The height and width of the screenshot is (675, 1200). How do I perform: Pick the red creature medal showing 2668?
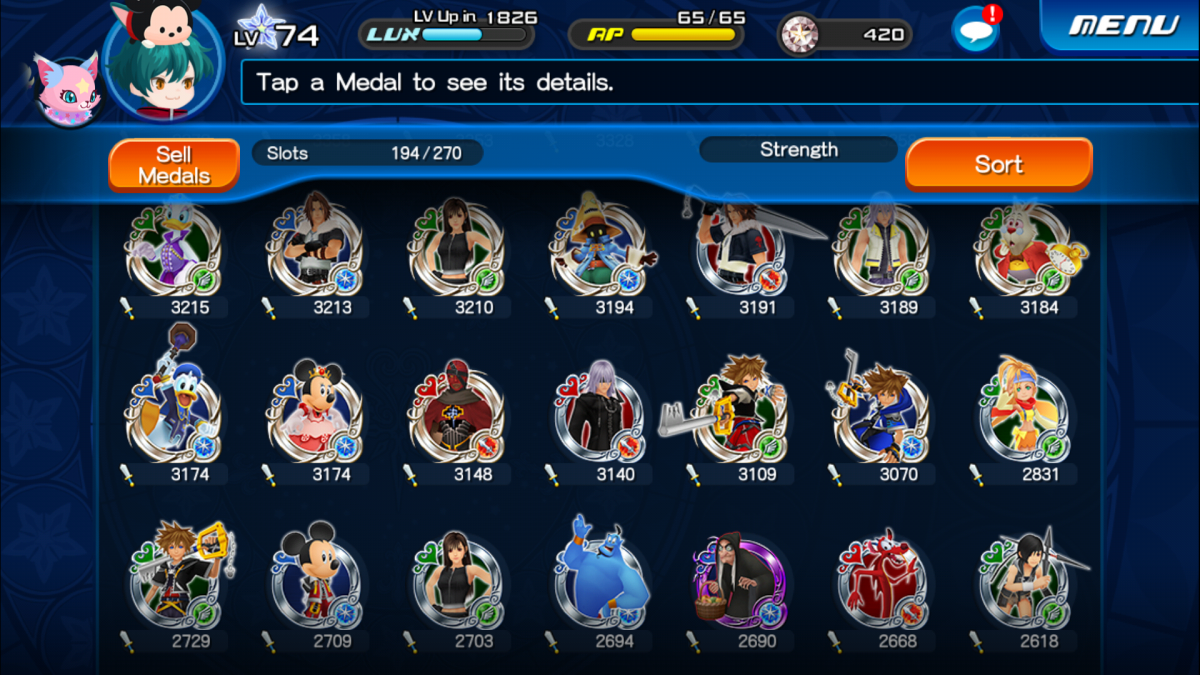pyautogui.click(x=881, y=582)
